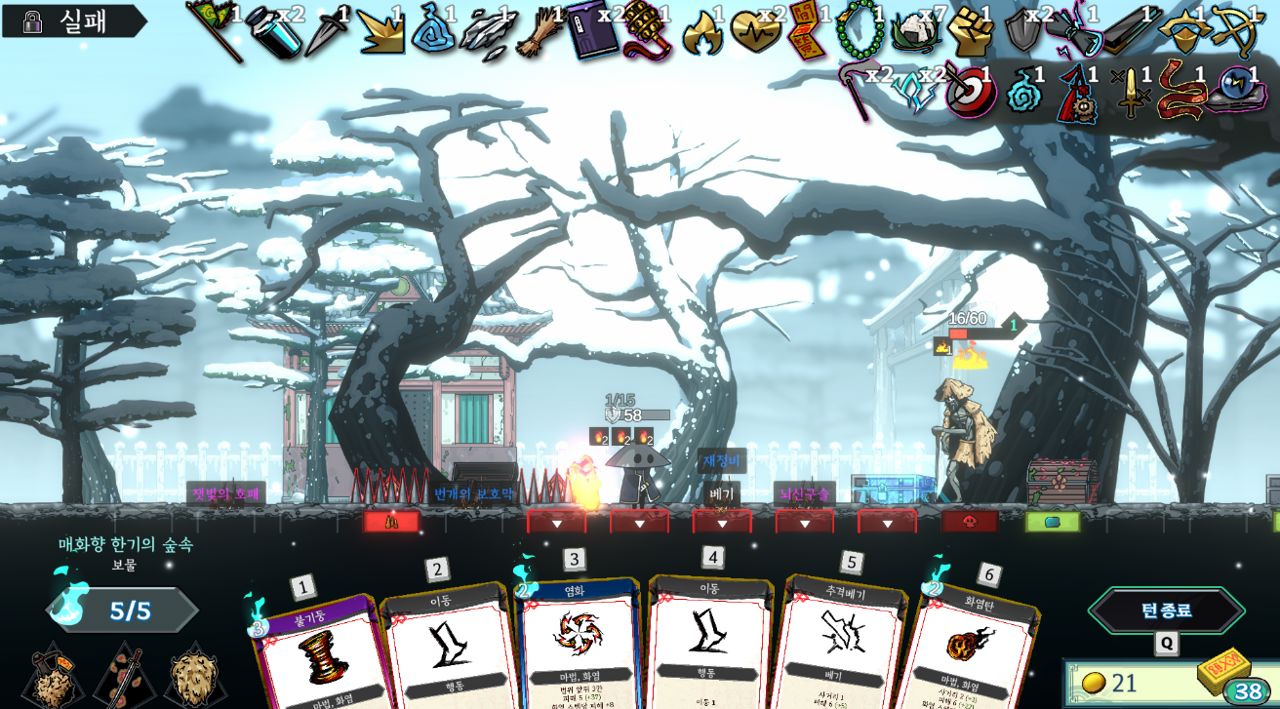Image resolution: width=1280 pixels, height=709 pixels.
Task: End the turn with 턴종료 button
Action: click(x=1166, y=610)
